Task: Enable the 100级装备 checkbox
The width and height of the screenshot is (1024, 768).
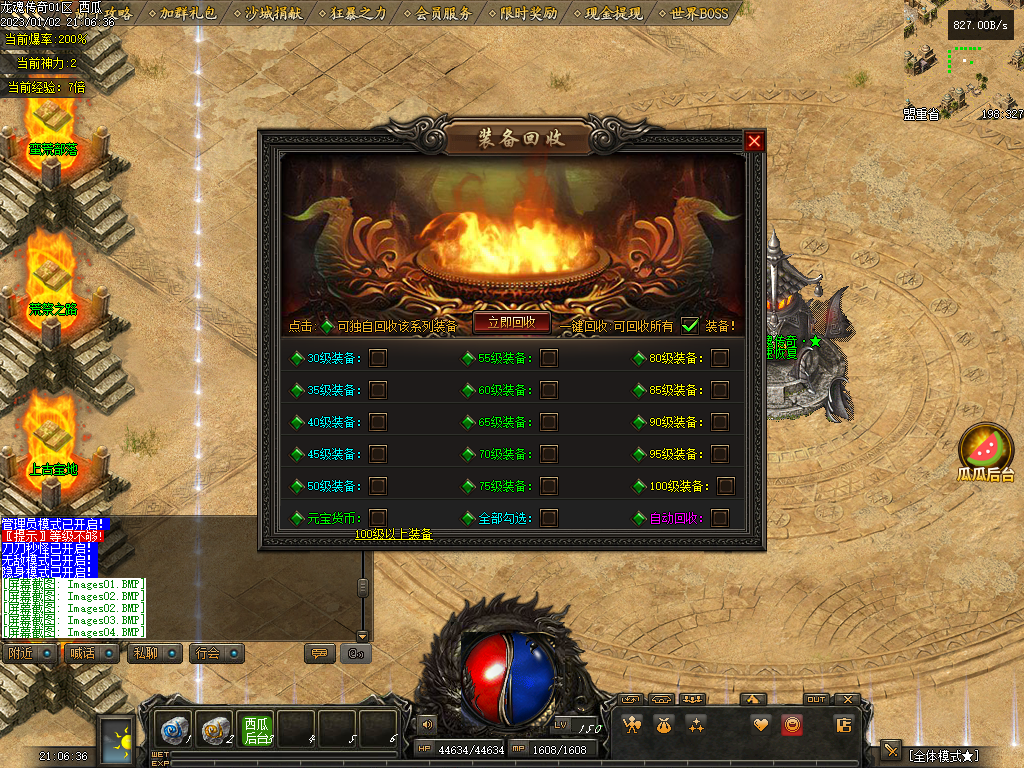Action: pyautogui.click(x=725, y=486)
